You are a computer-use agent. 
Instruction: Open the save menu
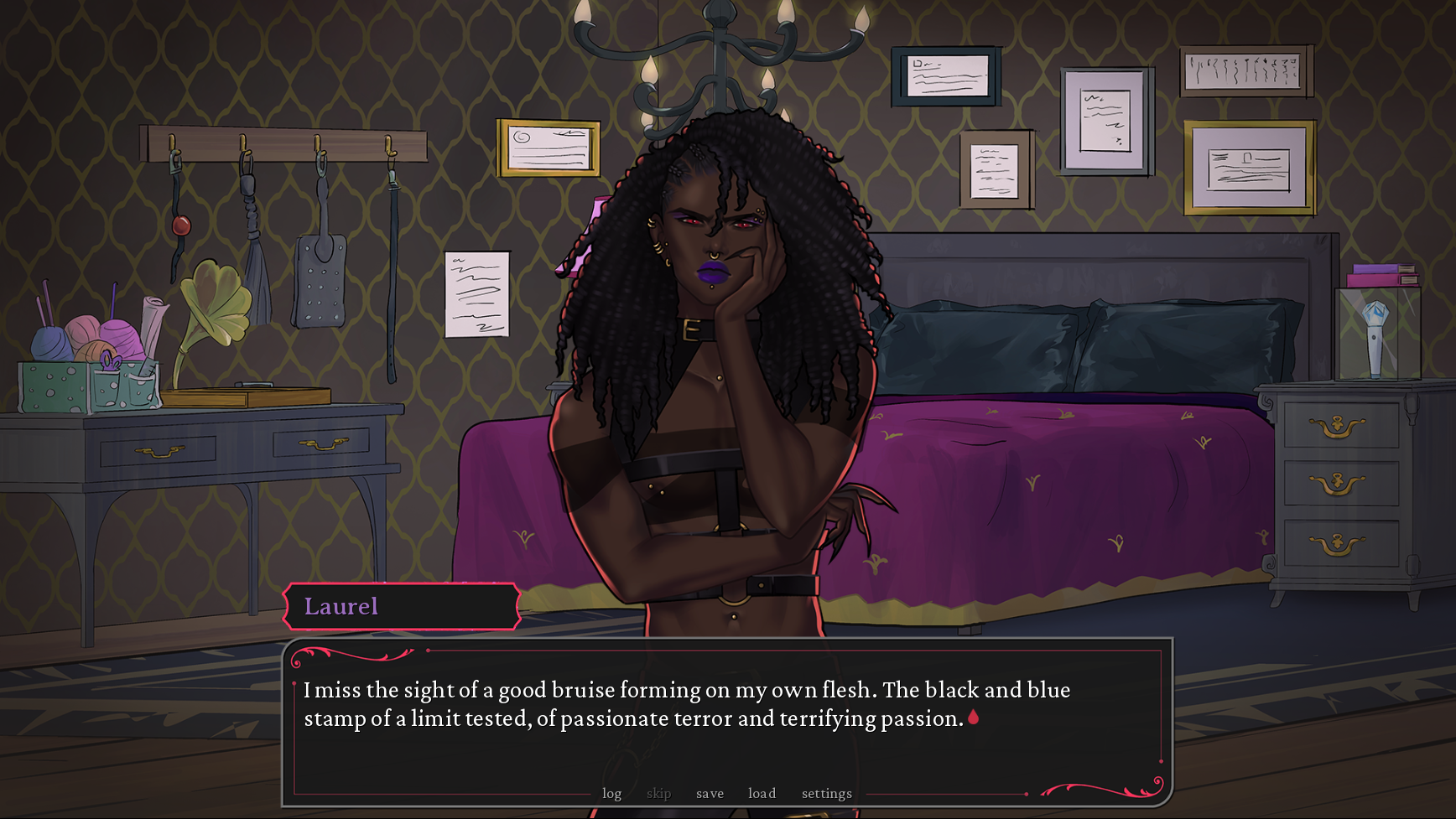[710, 793]
